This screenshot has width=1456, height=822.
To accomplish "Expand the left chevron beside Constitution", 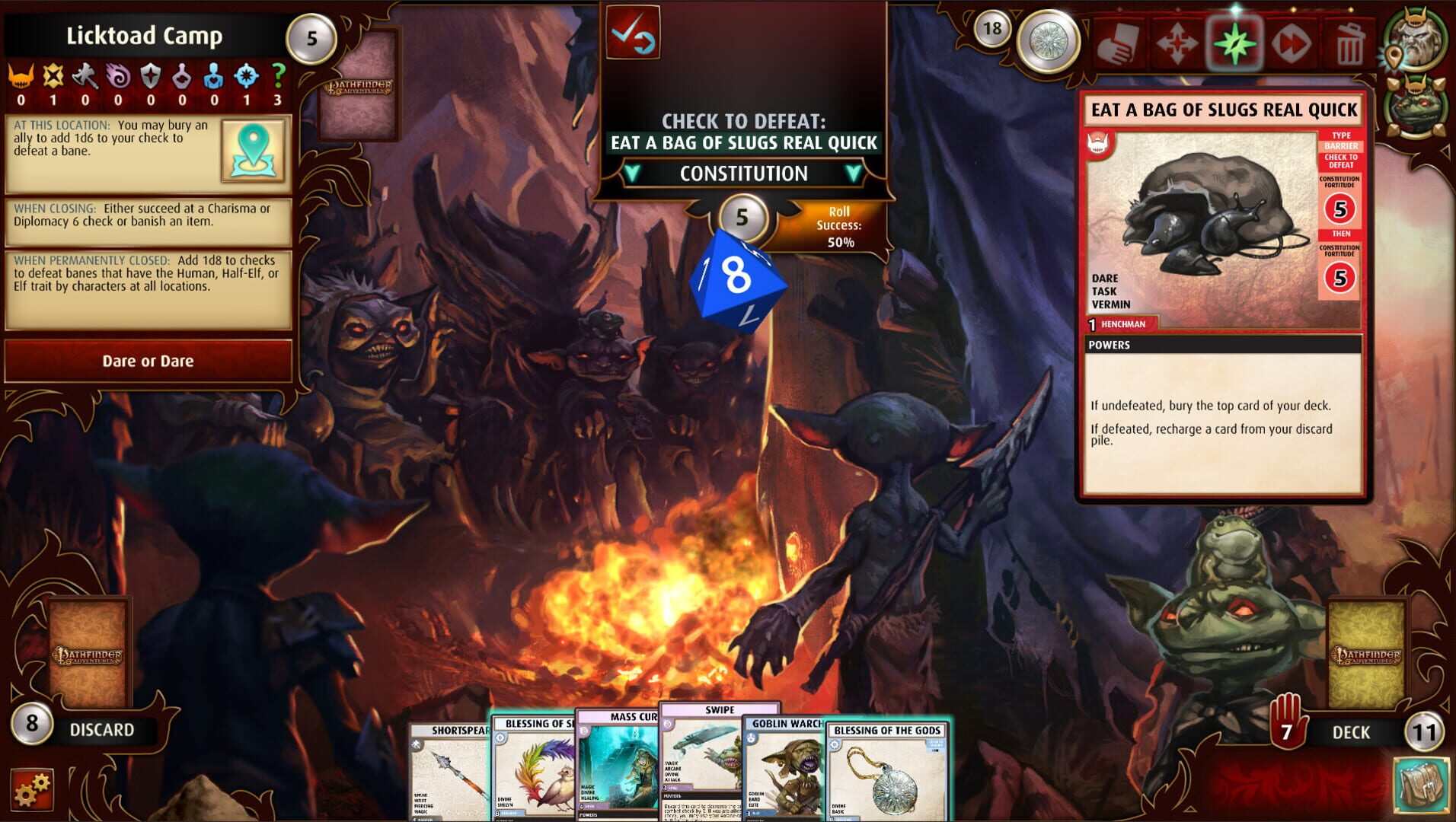I will tap(632, 174).
